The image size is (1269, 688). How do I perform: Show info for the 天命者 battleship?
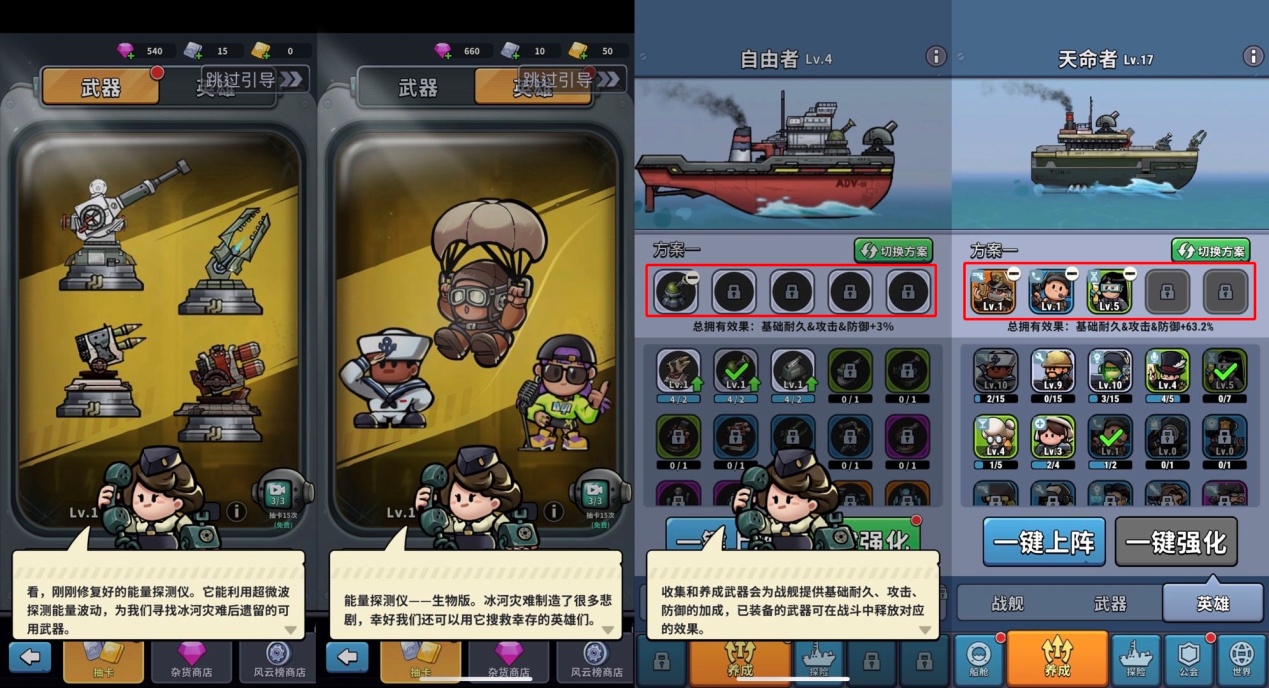(x=1252, y=56)
